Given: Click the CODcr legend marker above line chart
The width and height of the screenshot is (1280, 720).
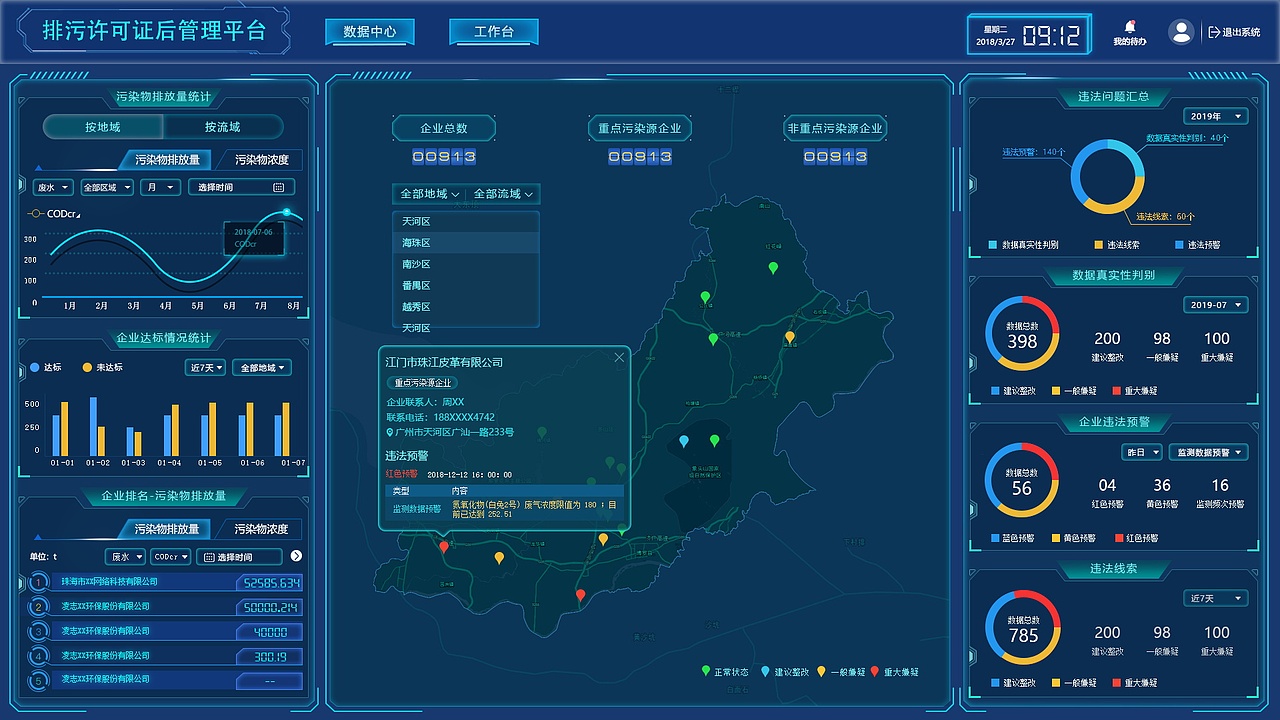Looking at the screenshot, I should (x=37, y=213).
